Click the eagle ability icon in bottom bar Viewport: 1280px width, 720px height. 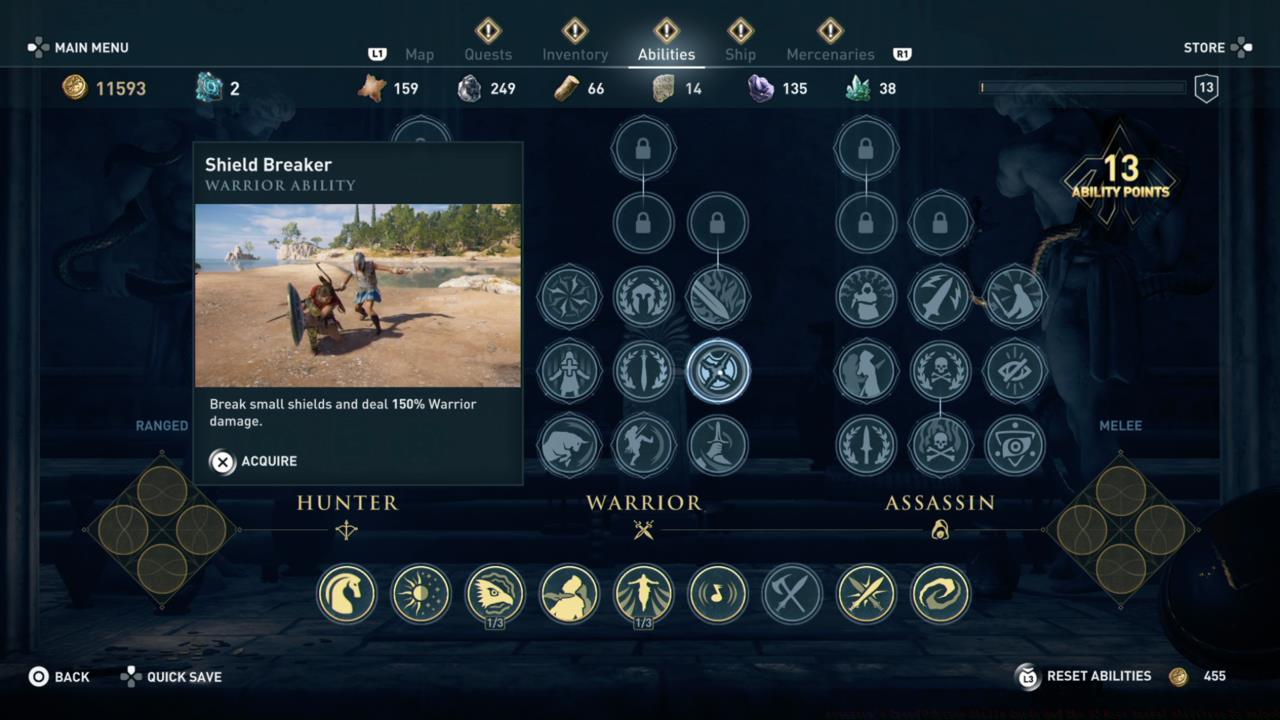click(x=495, y=594)
